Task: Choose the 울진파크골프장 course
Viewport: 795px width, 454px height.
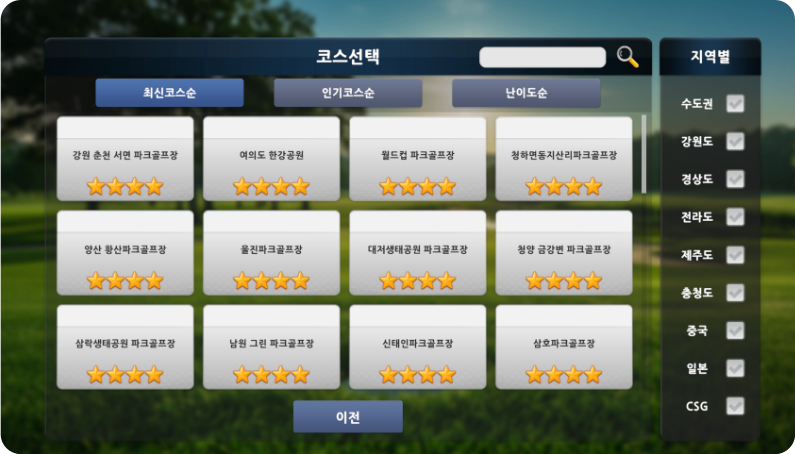Action: point(271,252)
